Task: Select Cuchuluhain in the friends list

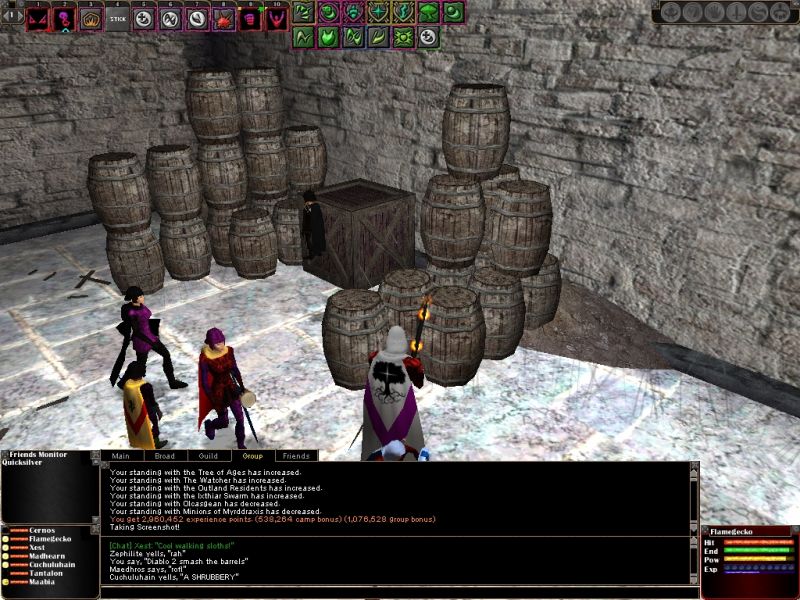Action: [x=54, y=565]
